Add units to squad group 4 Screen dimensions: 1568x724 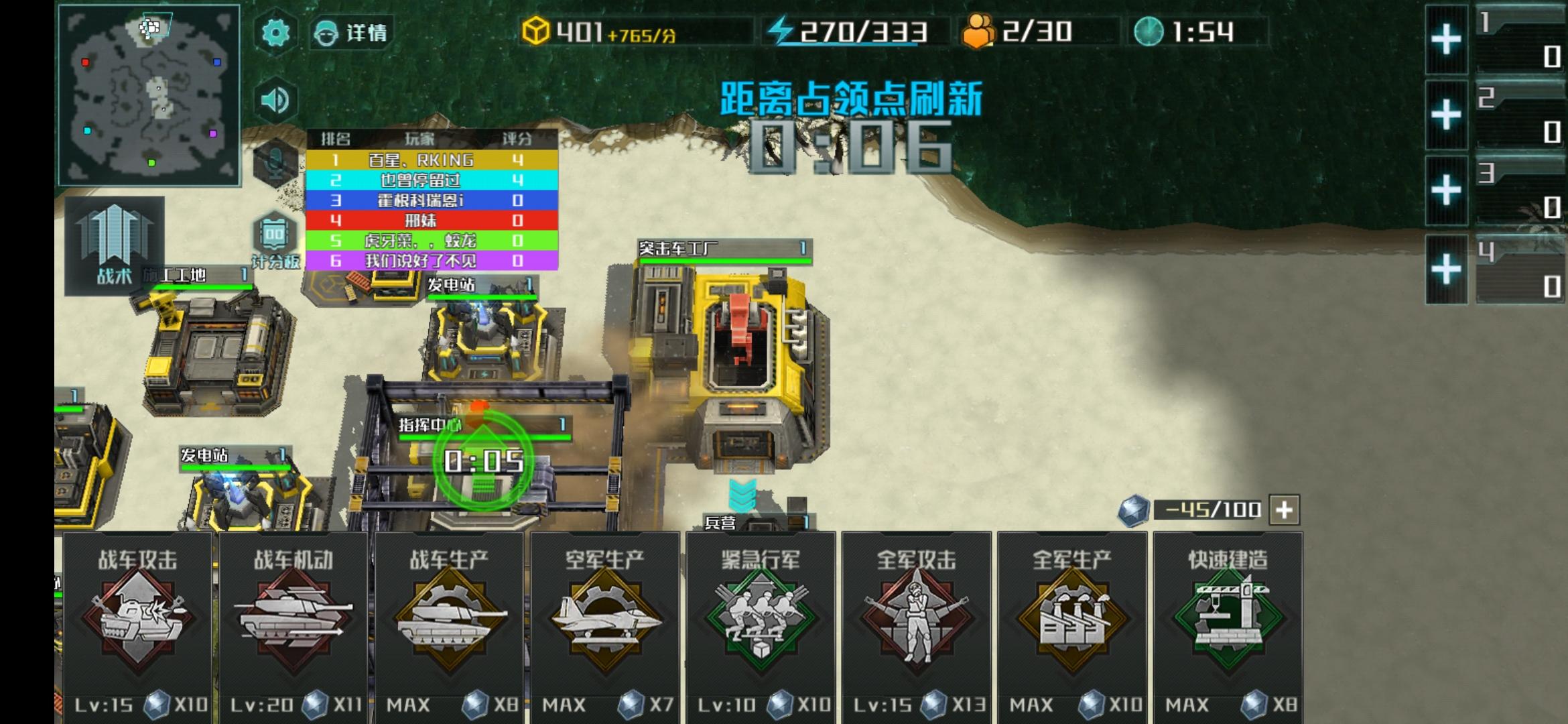[x=1446, y=269]
